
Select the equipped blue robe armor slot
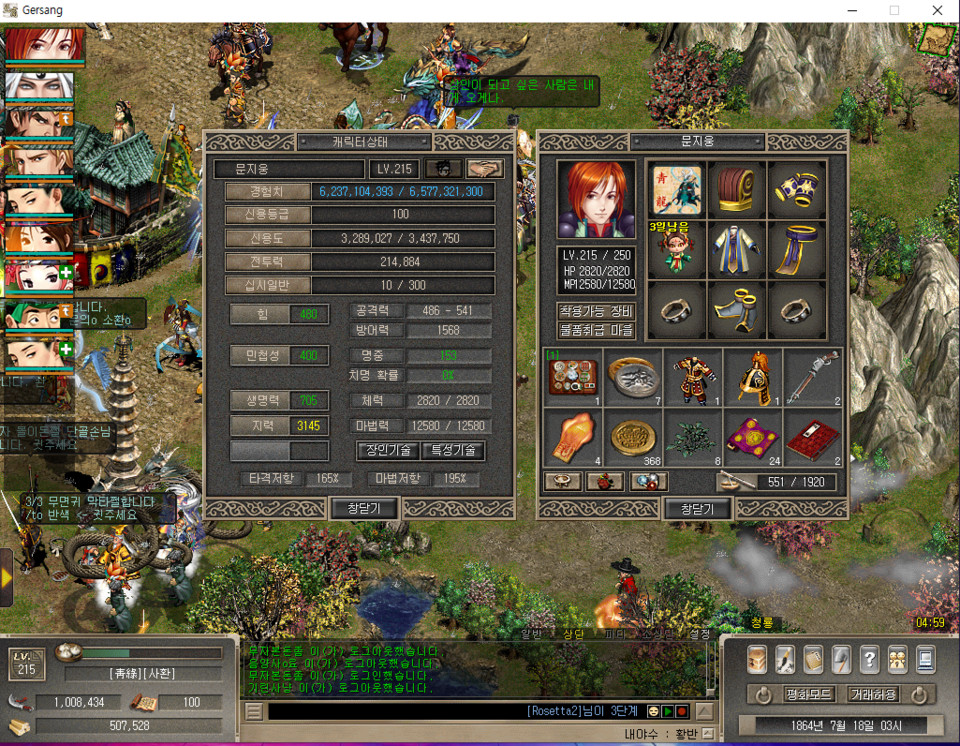pyautogui.click(x=737, y=251)
